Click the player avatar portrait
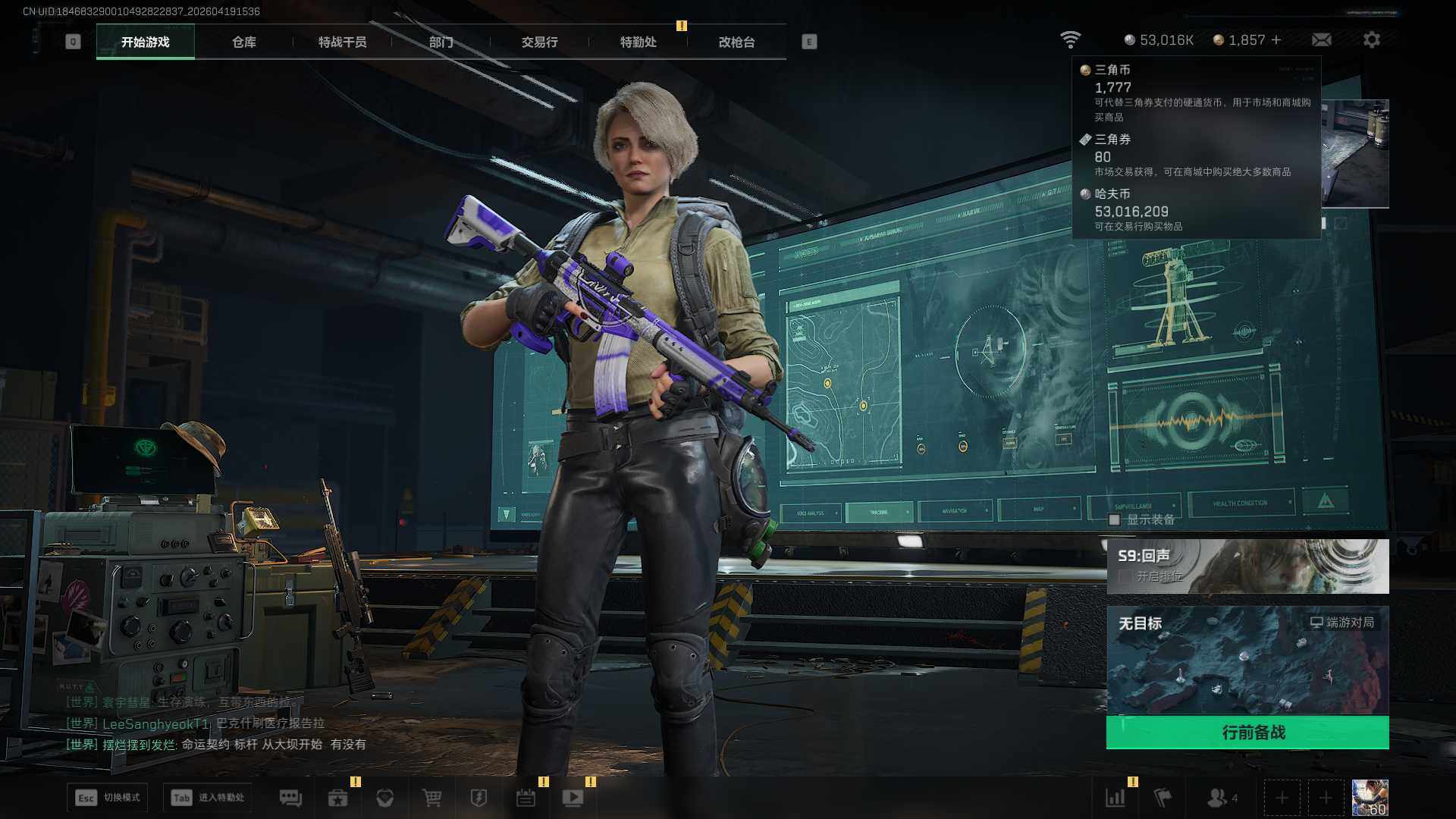1456x819 pixels. 1370,798
